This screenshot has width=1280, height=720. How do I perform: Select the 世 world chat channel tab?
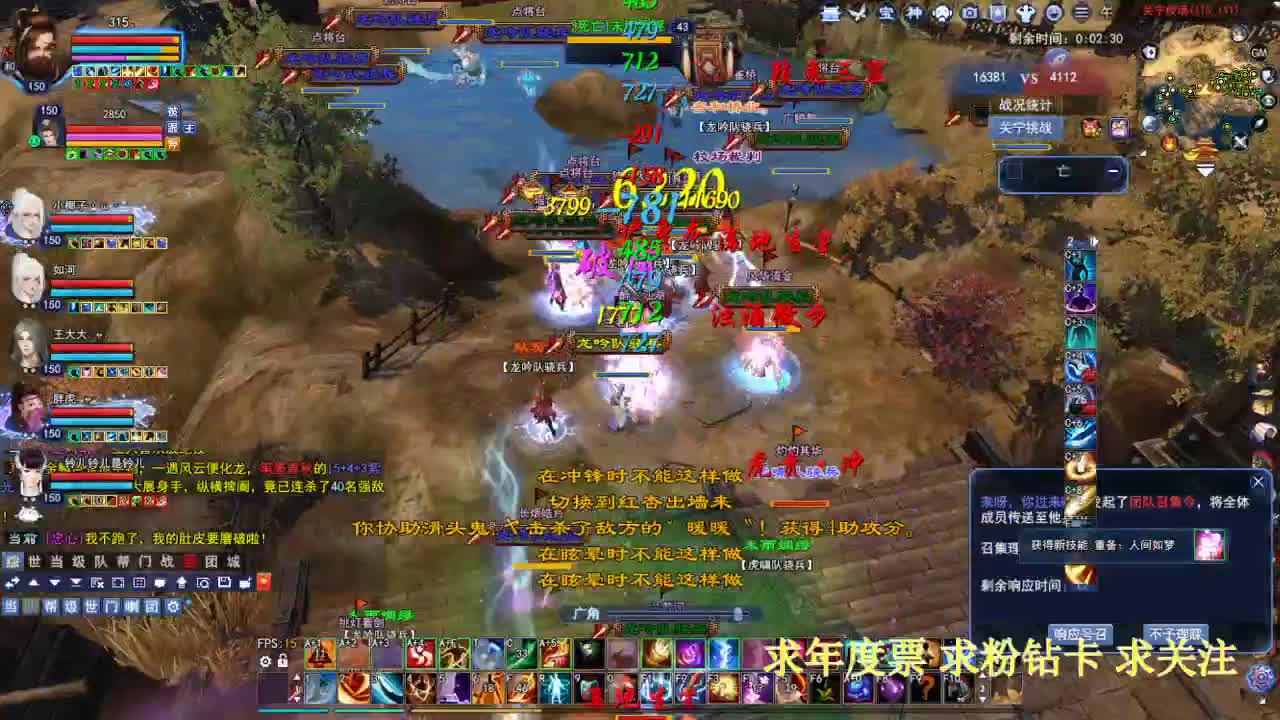tap(90, 606)
